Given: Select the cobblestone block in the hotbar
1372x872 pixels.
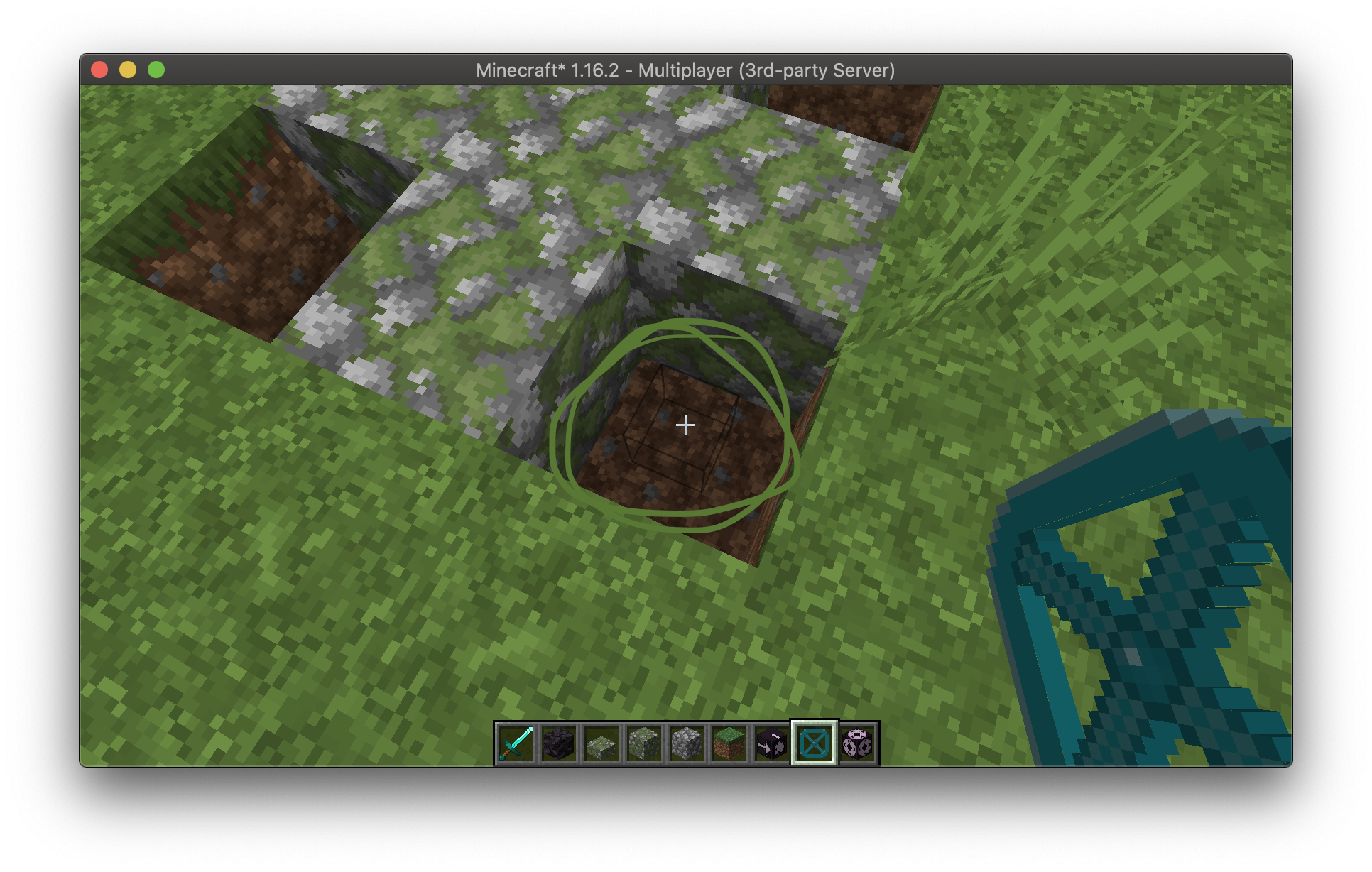Looking at the screenshot, I should pyautogui.click(x=687, y=743).
